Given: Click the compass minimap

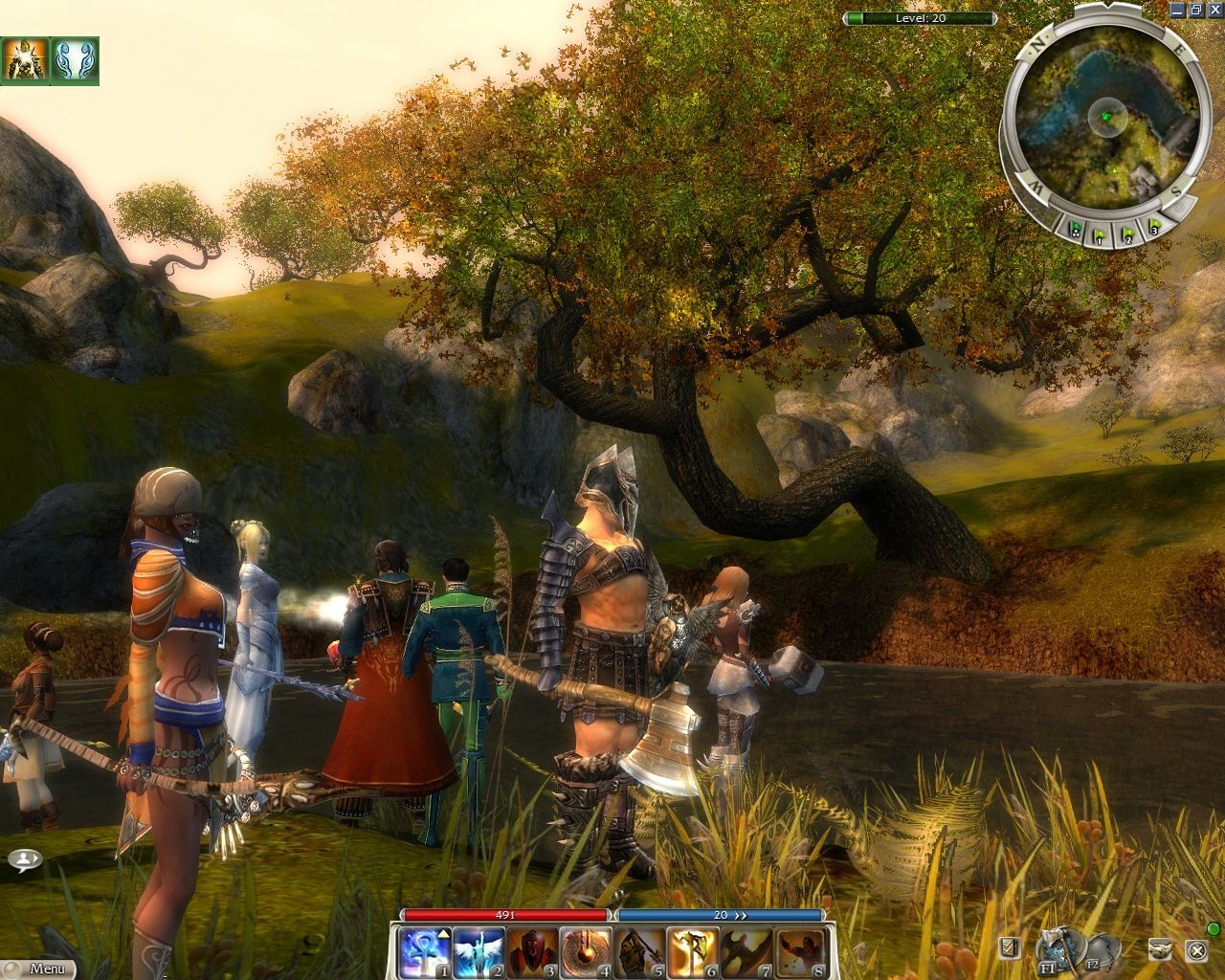Looking at the screenshot, I should point(1102,115).
